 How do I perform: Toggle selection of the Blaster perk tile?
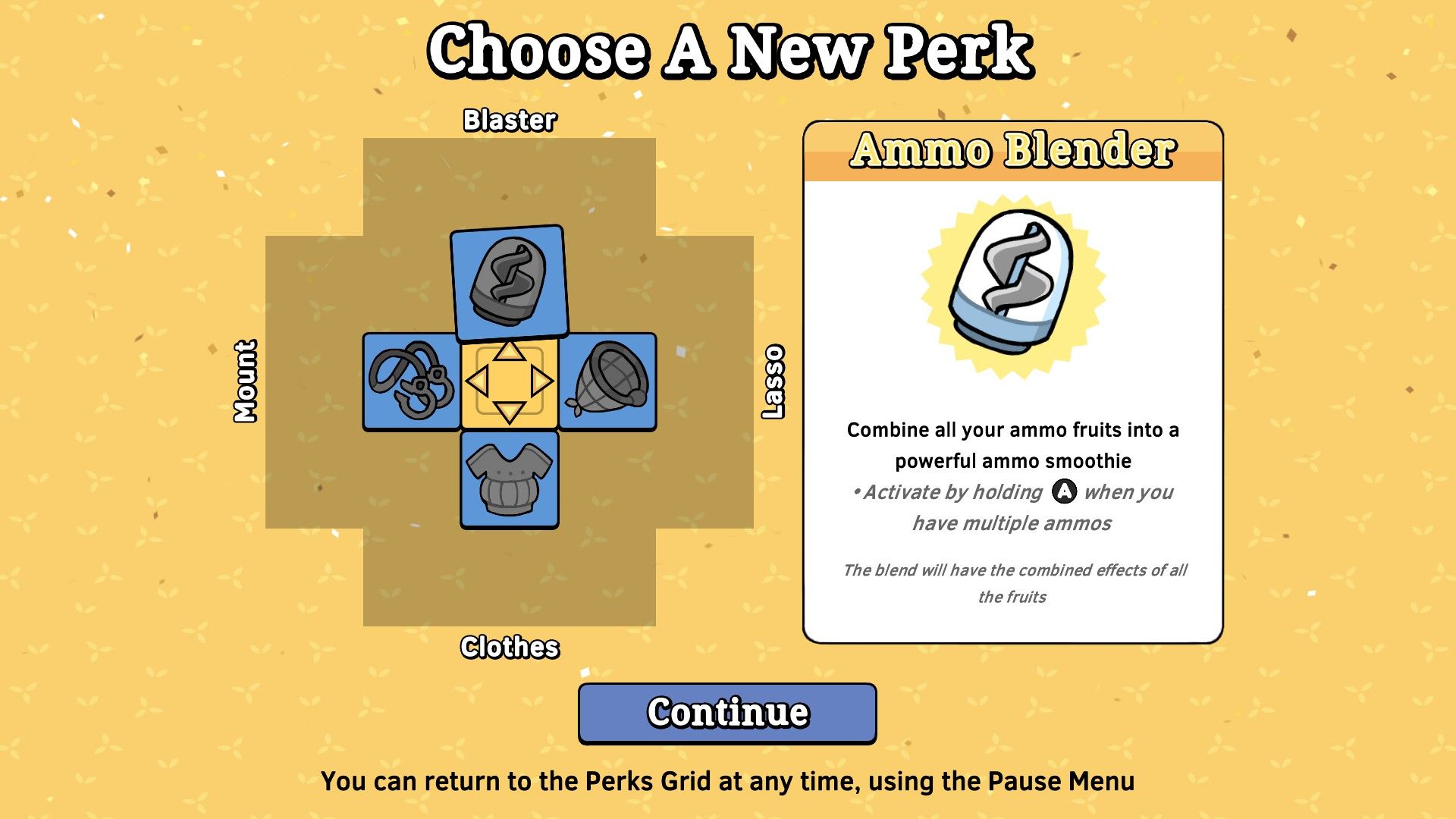(510, 283)
